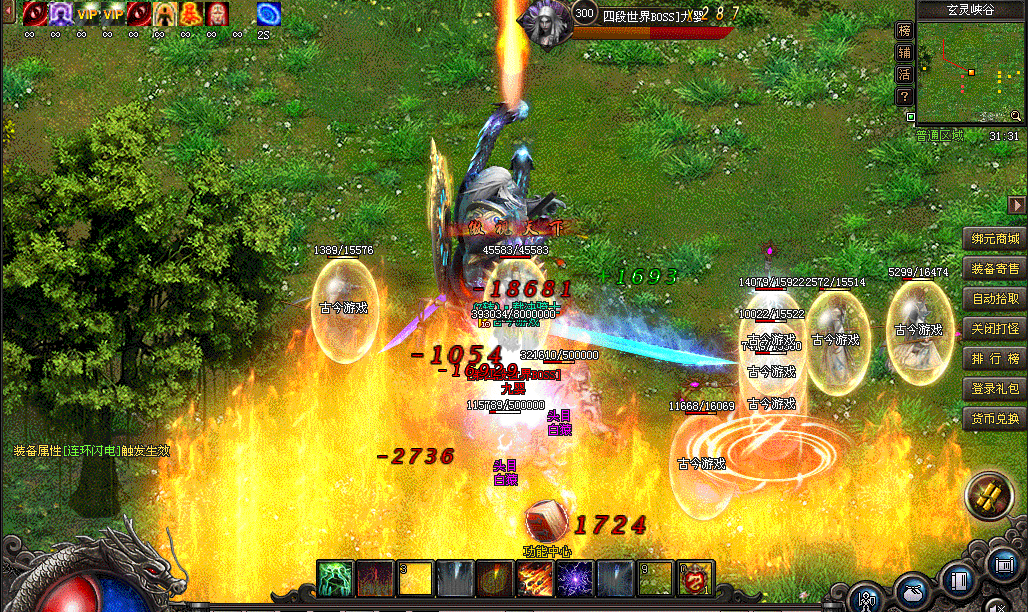The image size is (1028, 612).
Task: Click the 关闭打怪 stop-fighting button
Action: (x=994, y=329)
